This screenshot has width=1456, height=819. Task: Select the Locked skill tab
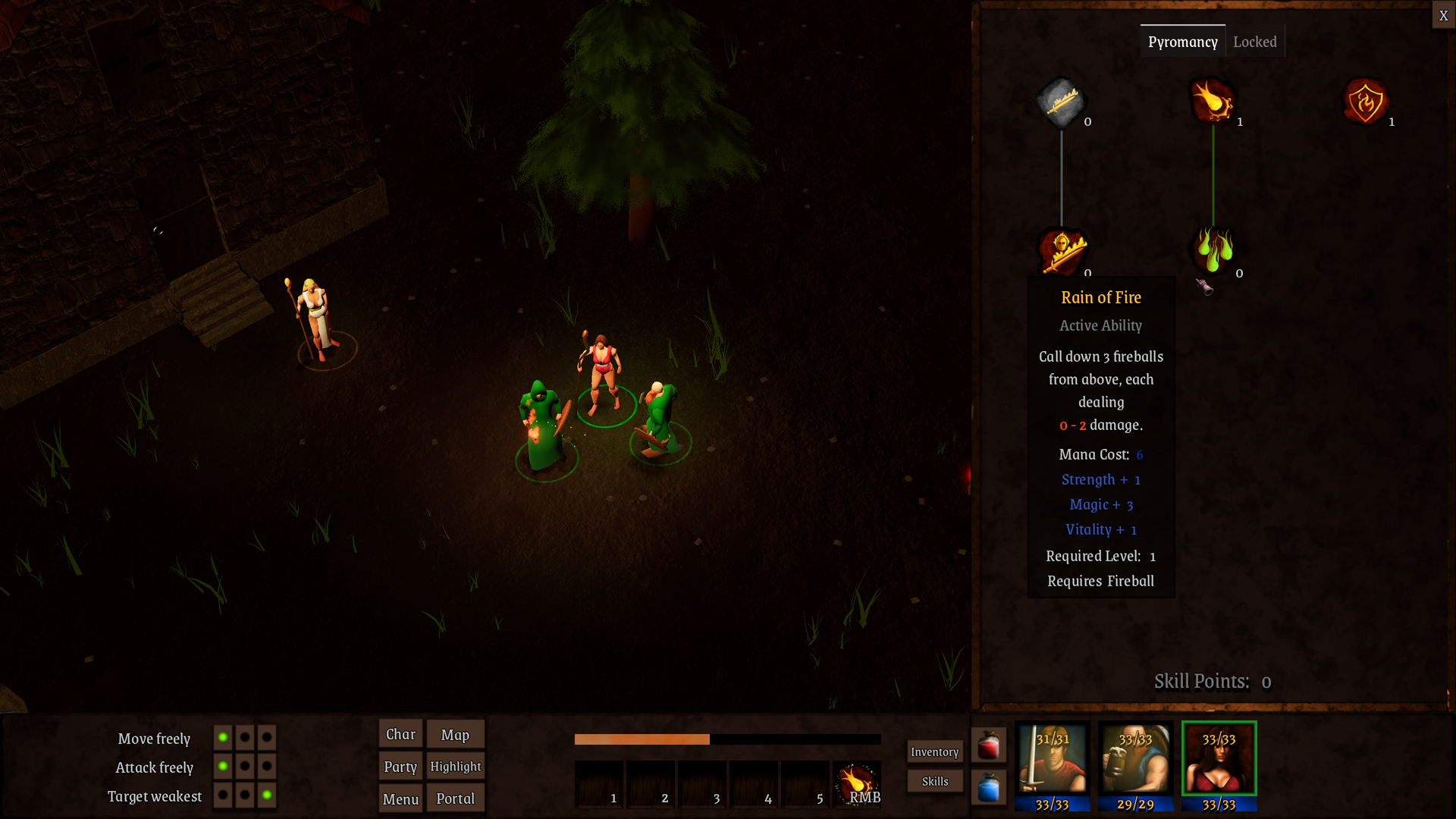click(x=1254, y=42)
